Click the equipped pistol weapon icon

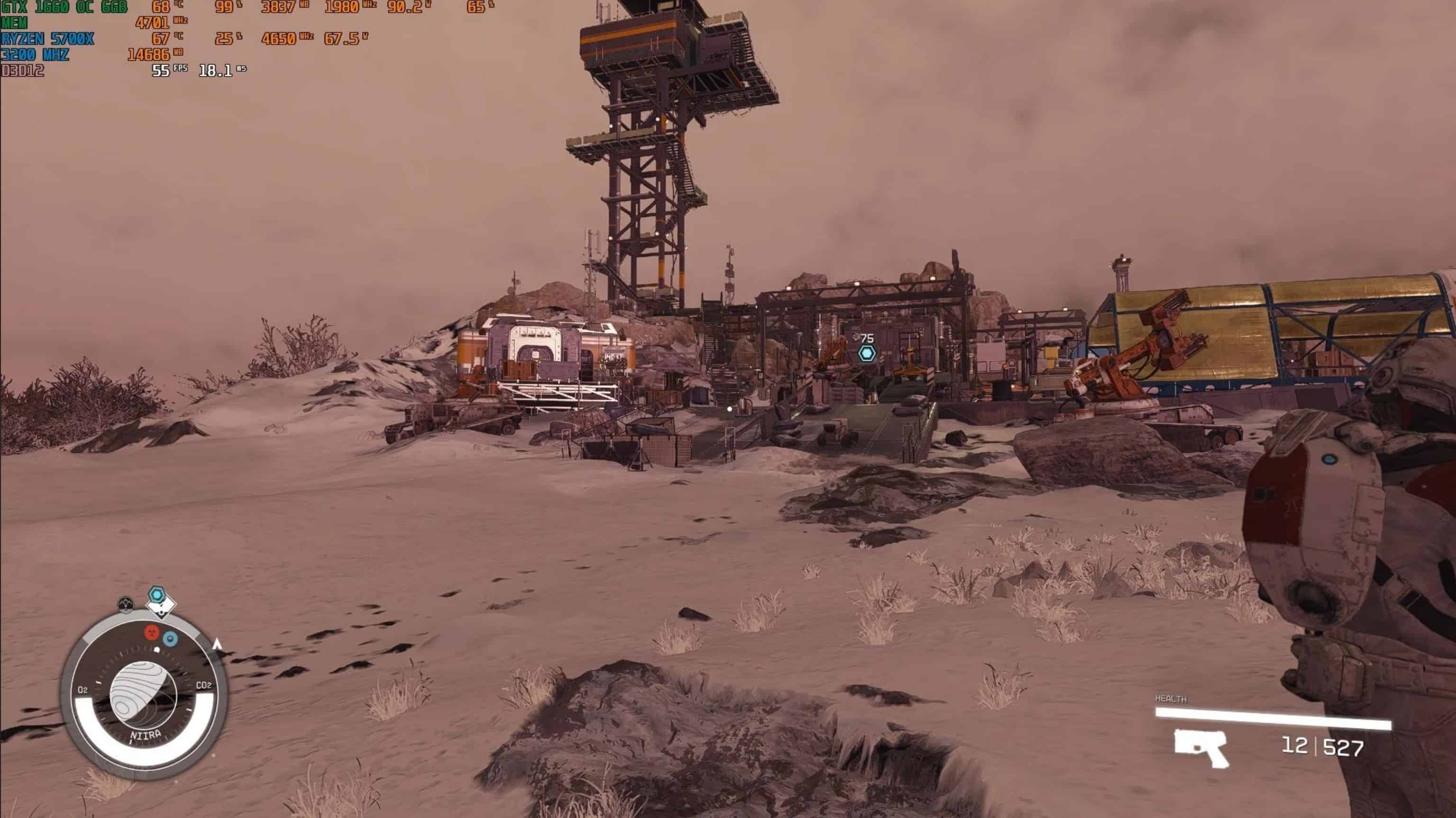point(1201,747)
